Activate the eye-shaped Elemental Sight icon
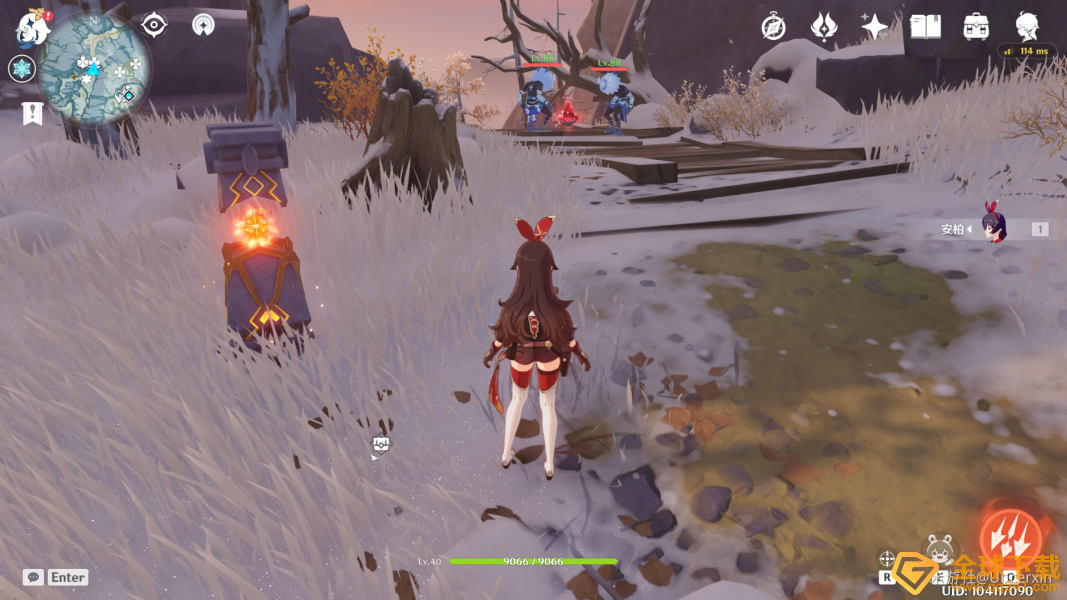Screen dimensions: 1067x600 pyautogui.click(x=154, y=25)
